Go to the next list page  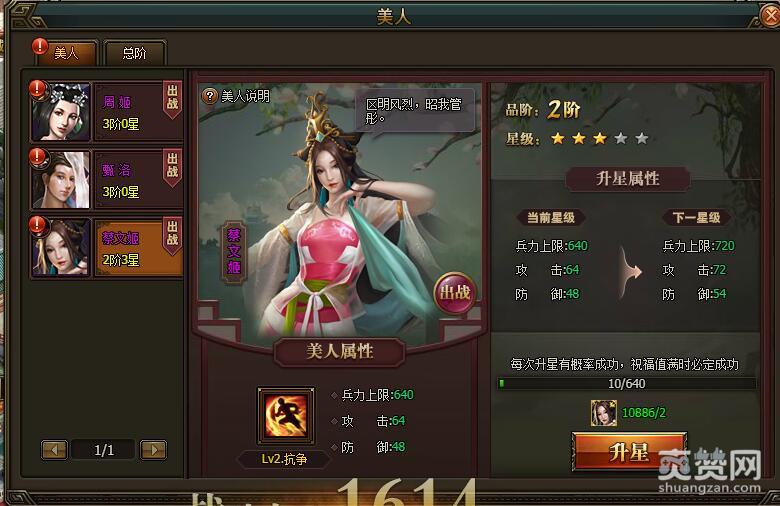(x=153, y=450)
